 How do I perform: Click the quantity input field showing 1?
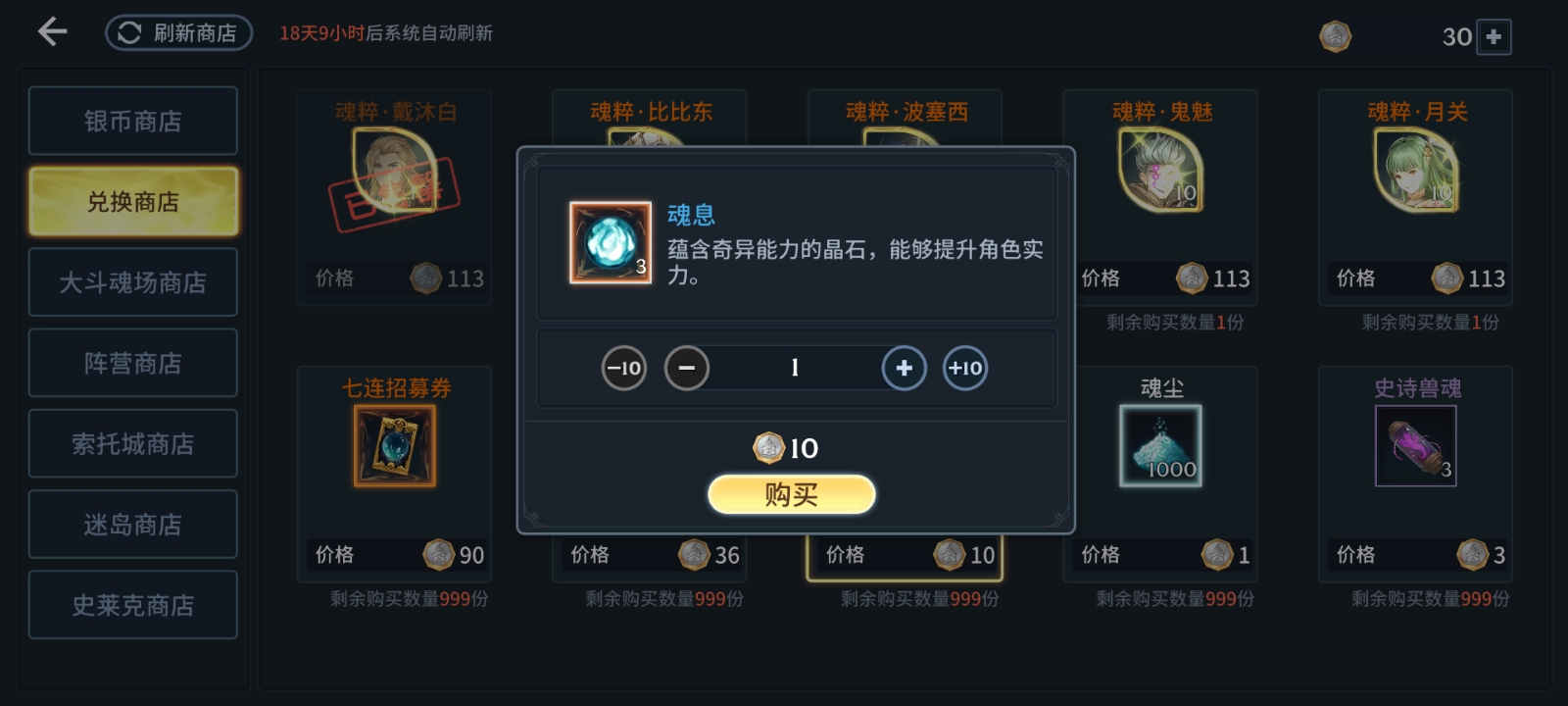[794, 368]
